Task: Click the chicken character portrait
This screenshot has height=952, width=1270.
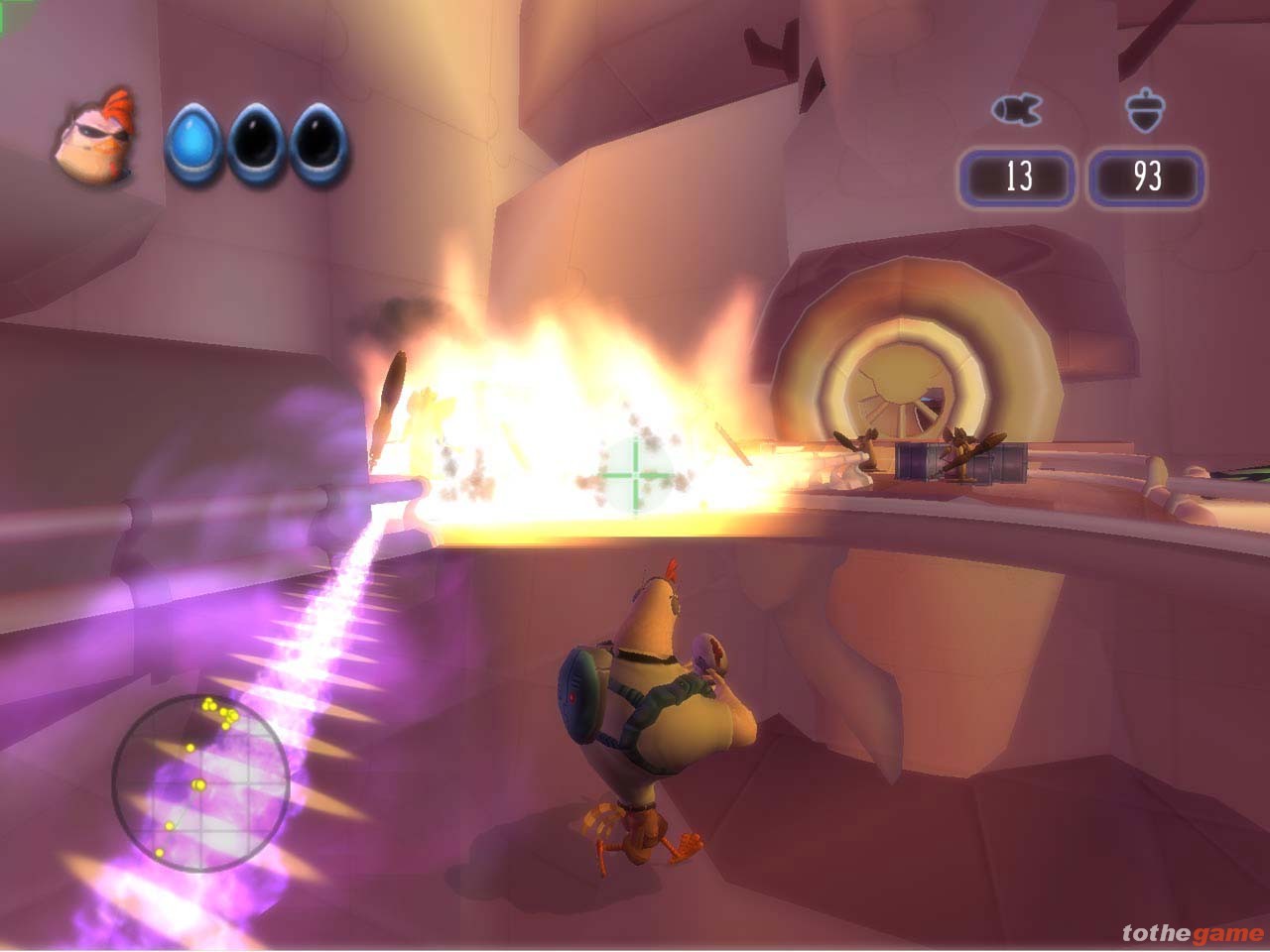Action: pyautogui.click(x=93, y=140)
